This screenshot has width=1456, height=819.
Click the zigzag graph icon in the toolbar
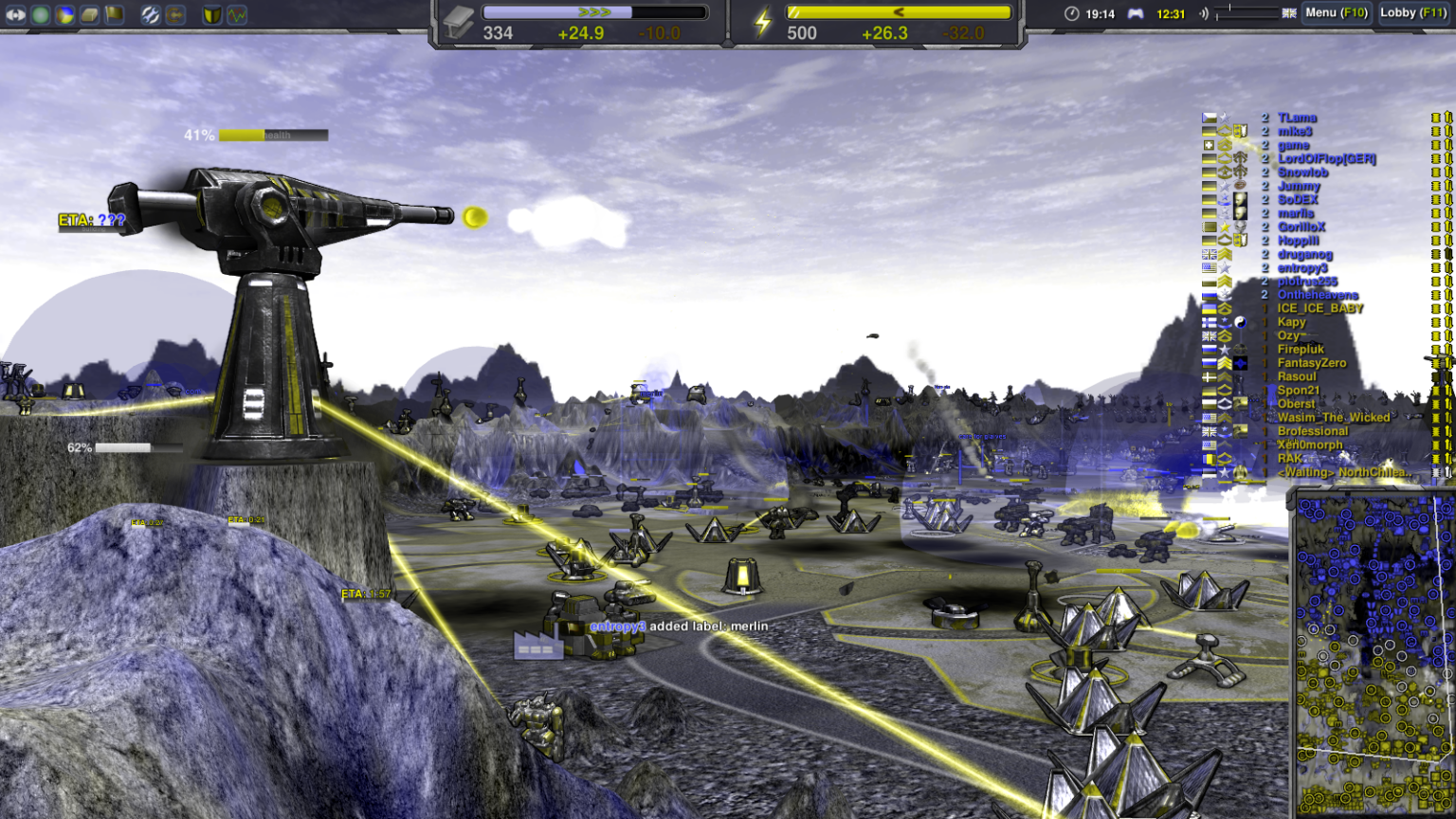click(237, 13)
